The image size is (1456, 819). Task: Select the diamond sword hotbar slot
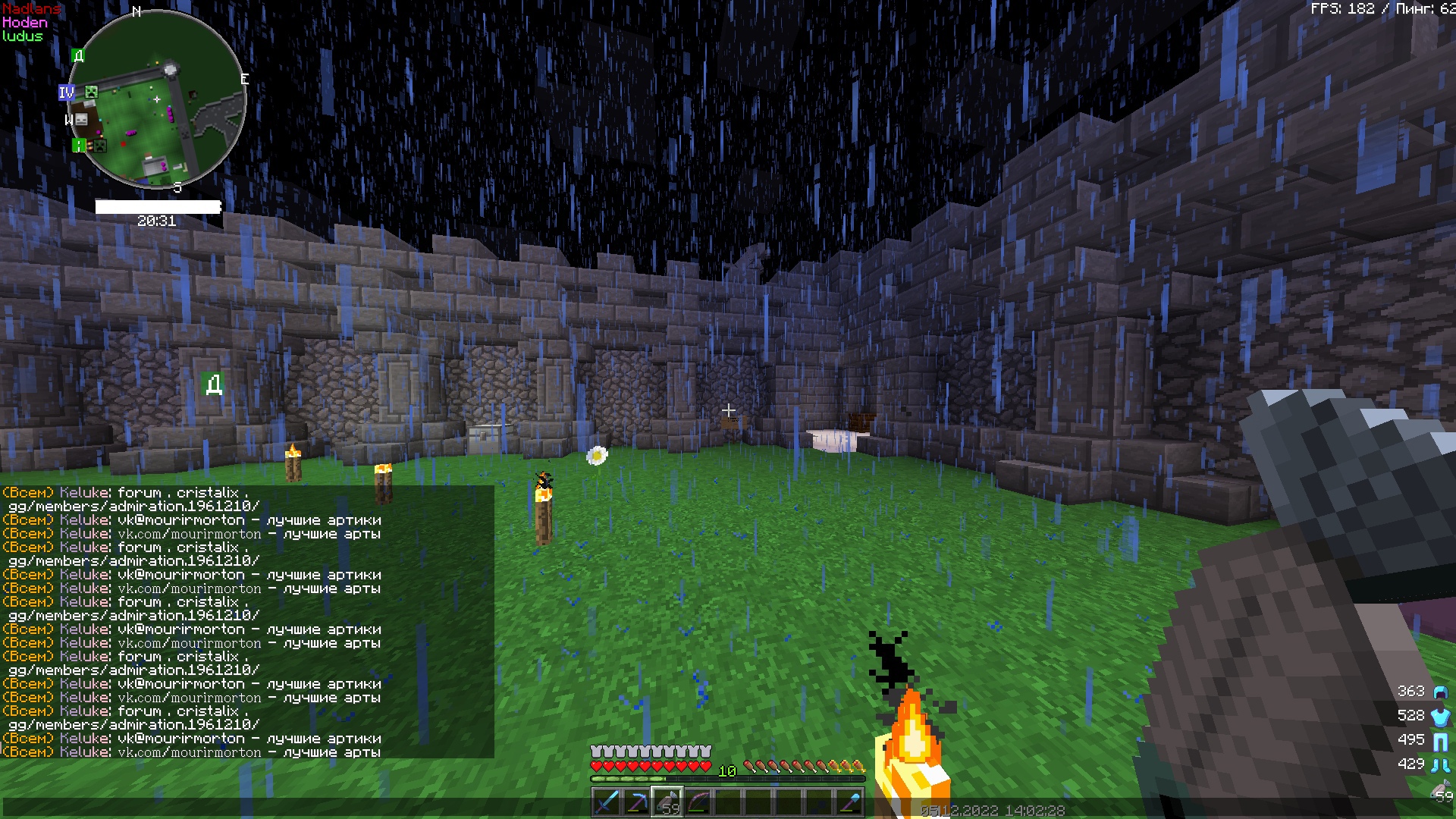click(607, 802)
